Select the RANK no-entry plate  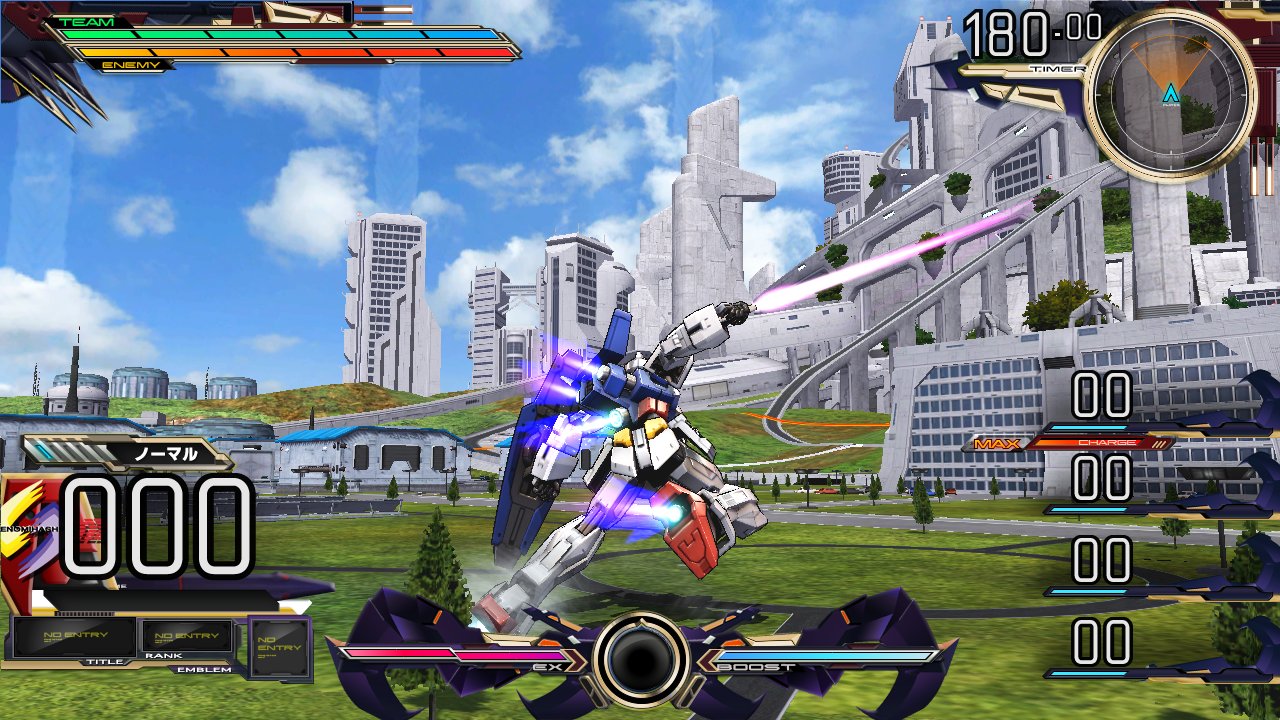188,636
